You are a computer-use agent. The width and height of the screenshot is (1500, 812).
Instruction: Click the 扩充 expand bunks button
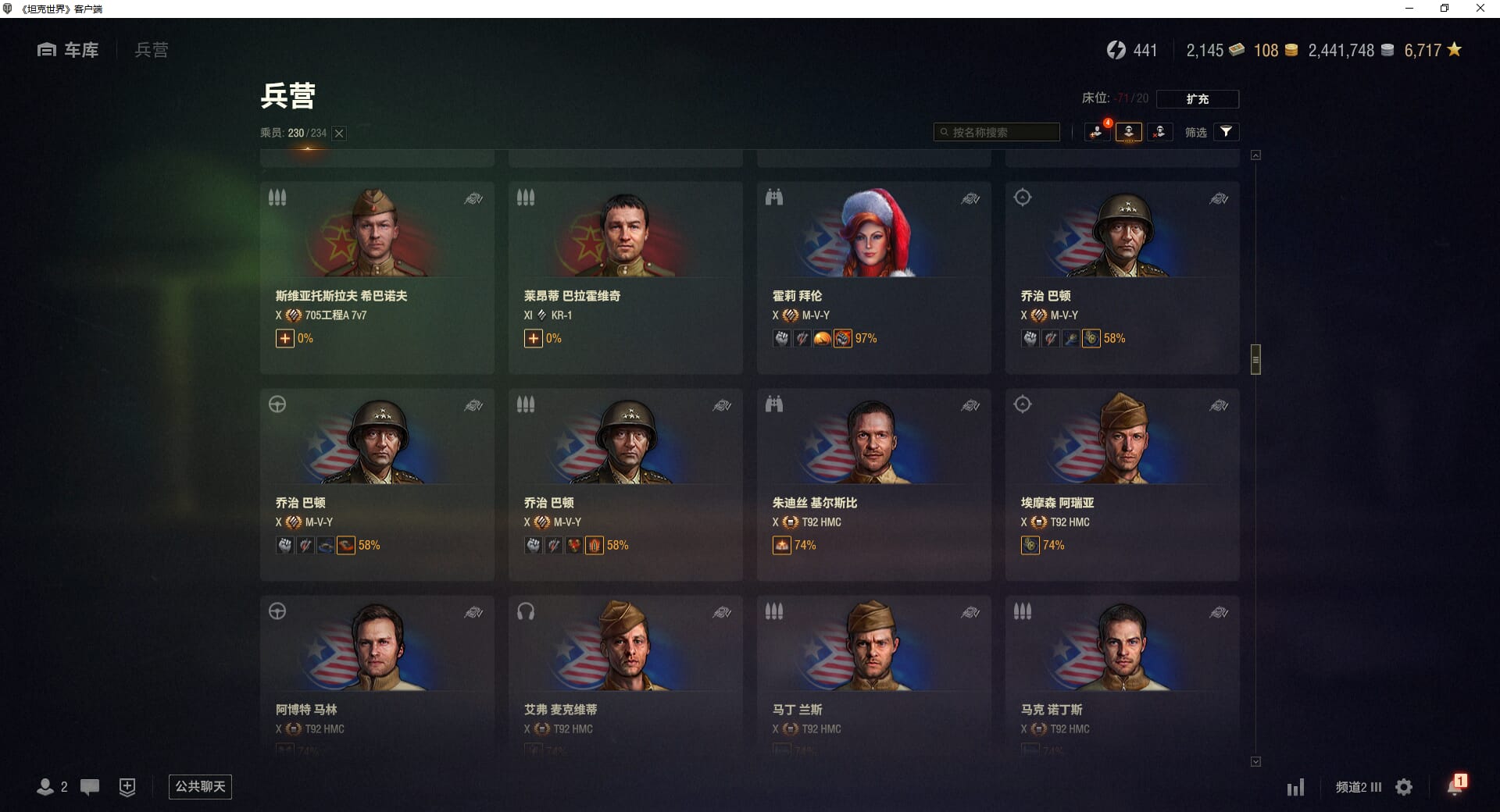coord(1197,99)
